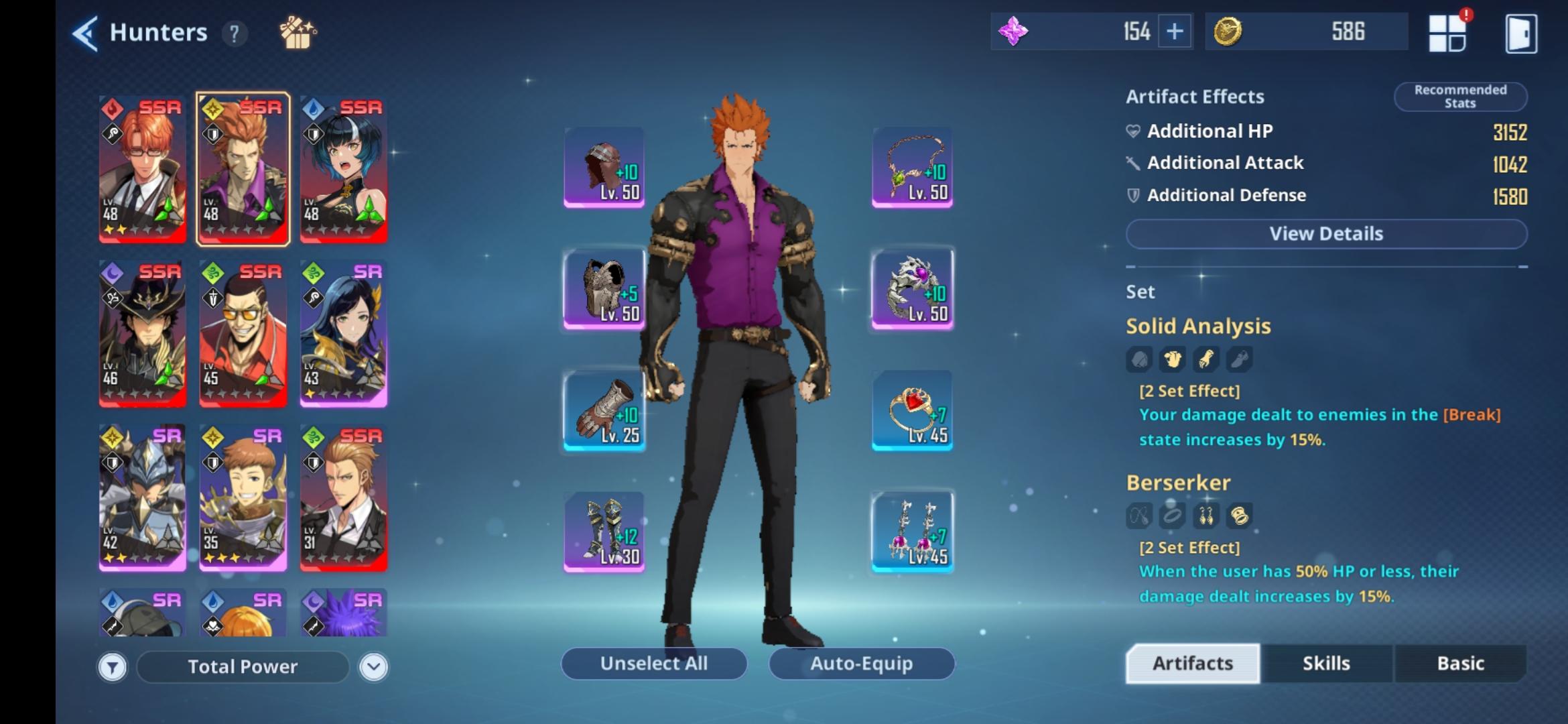Image resolution: width=1568 pixels, height=724 pixels.
Task: Click the earrings artifact at Lv. 45
Action: pos(911,532)
